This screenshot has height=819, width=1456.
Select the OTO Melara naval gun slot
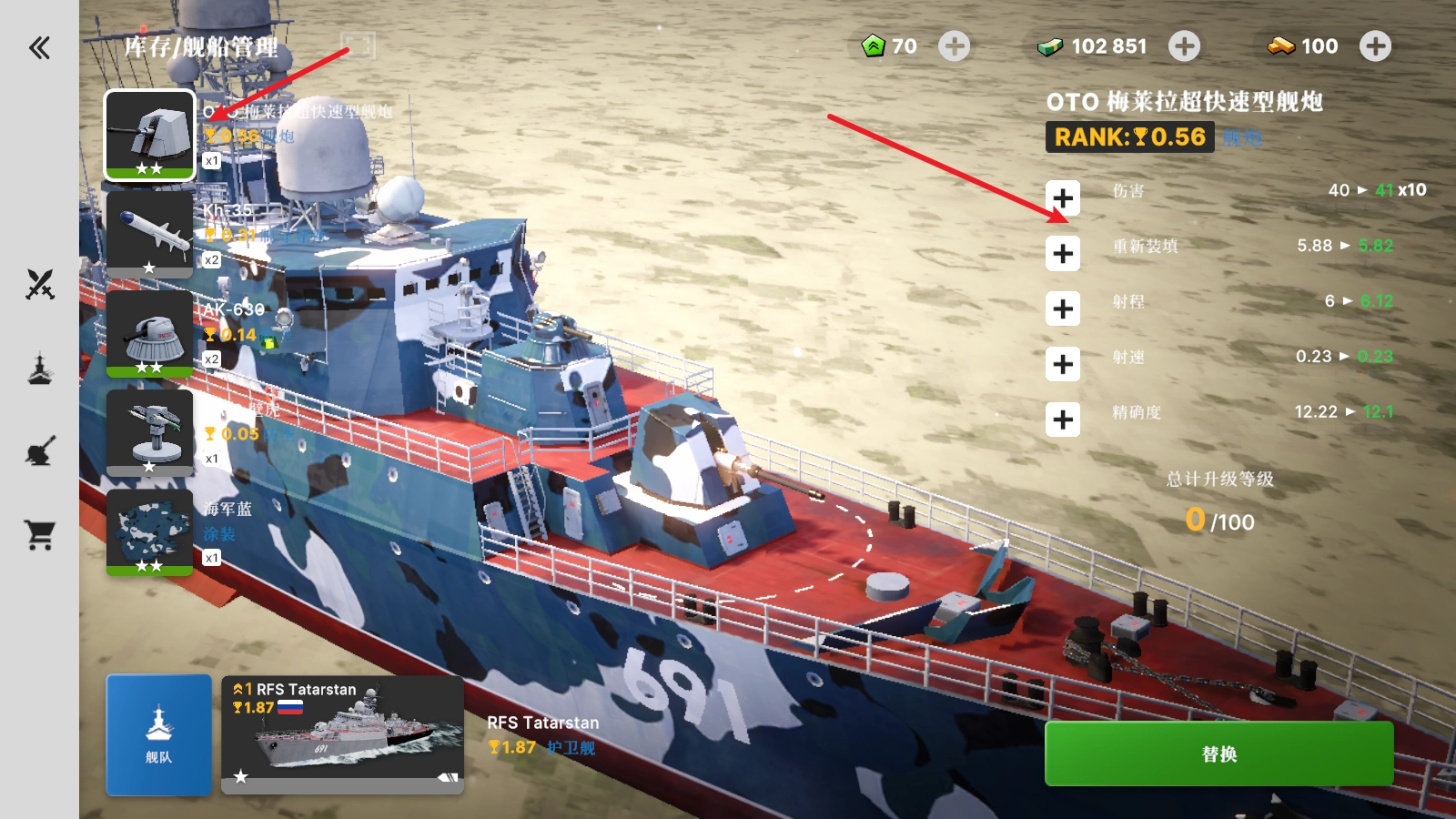150,135
